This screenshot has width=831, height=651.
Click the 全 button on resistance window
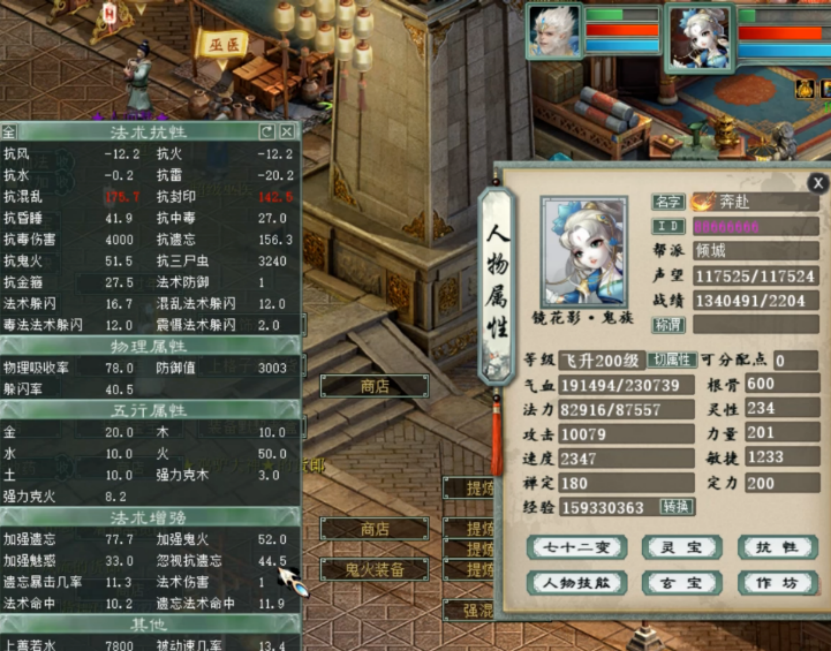(x=9, y=131)
